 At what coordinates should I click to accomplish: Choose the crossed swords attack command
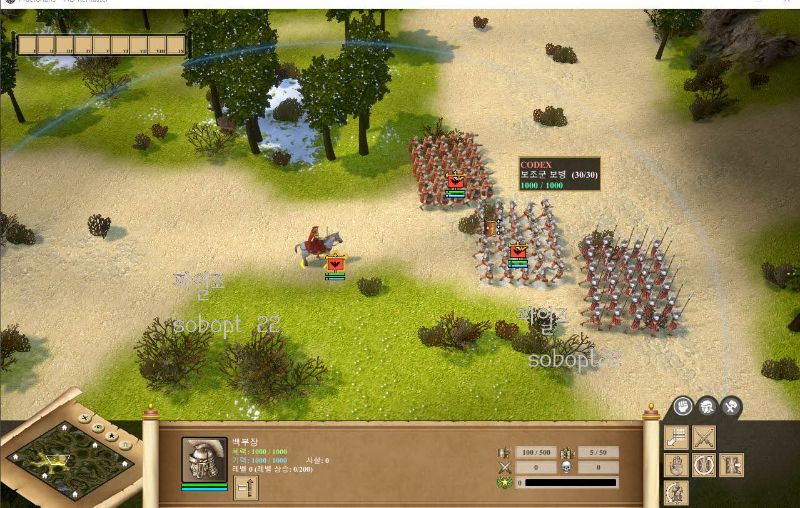pos(704,437)
